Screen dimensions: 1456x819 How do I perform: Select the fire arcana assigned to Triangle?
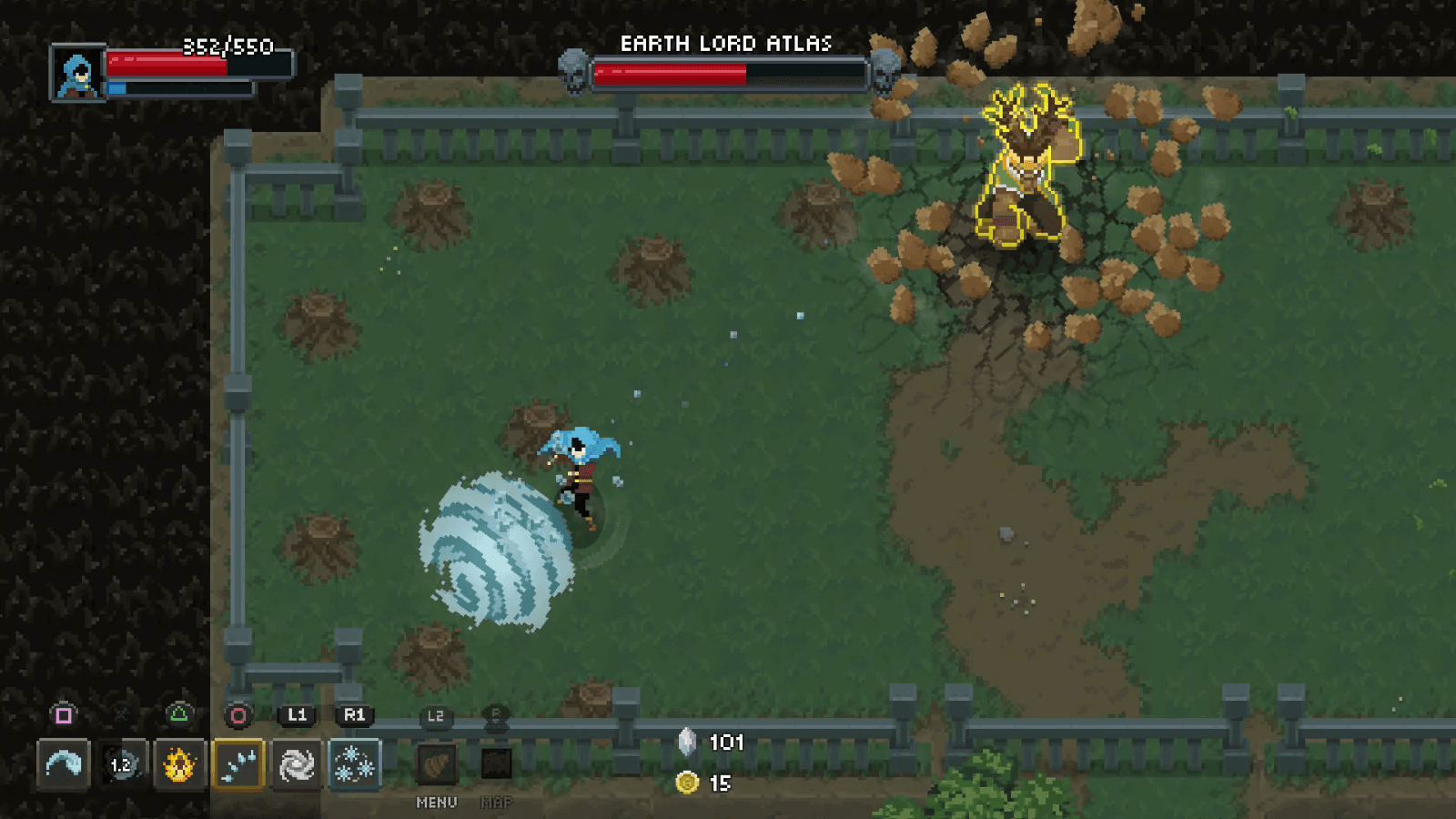pyautogui.click(x=178, y=764)
